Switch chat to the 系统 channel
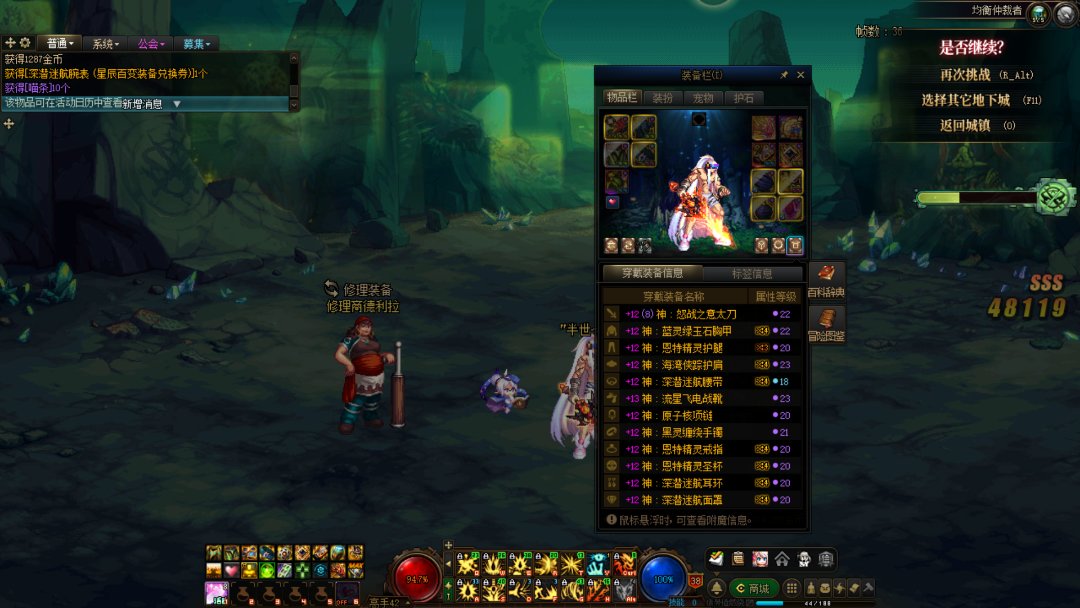 (105, 44)
